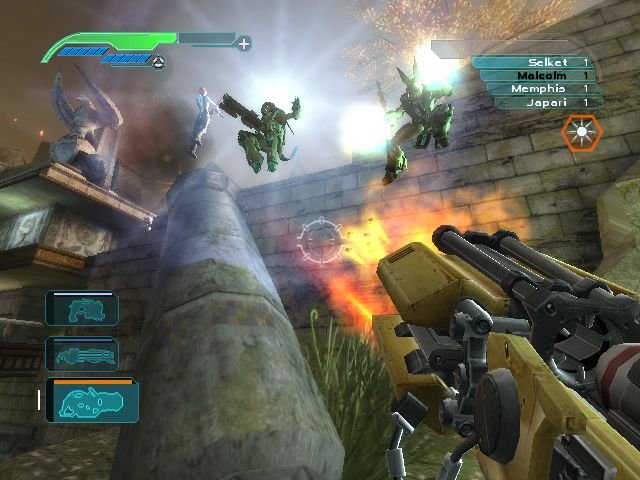Pick the Memphis scoreboard entry
640x480 pixels.
tap(532, 88)
